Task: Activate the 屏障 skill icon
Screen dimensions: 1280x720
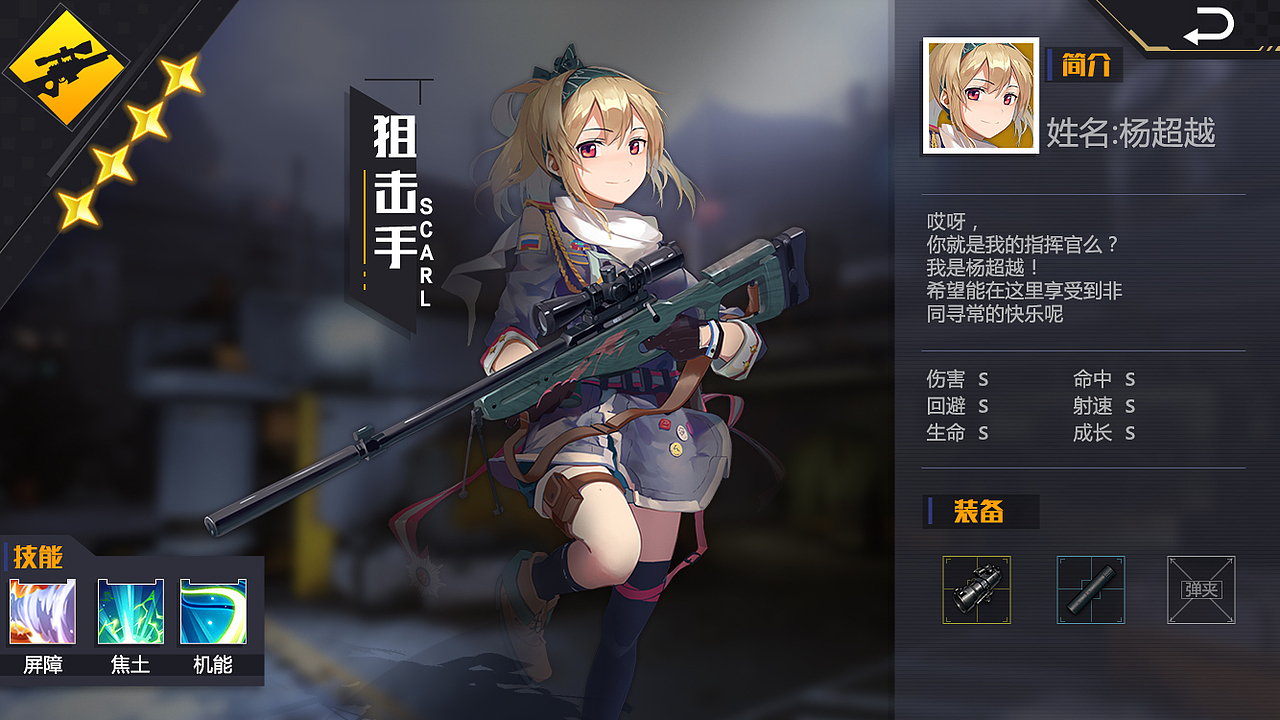Action: pos(42,612)
